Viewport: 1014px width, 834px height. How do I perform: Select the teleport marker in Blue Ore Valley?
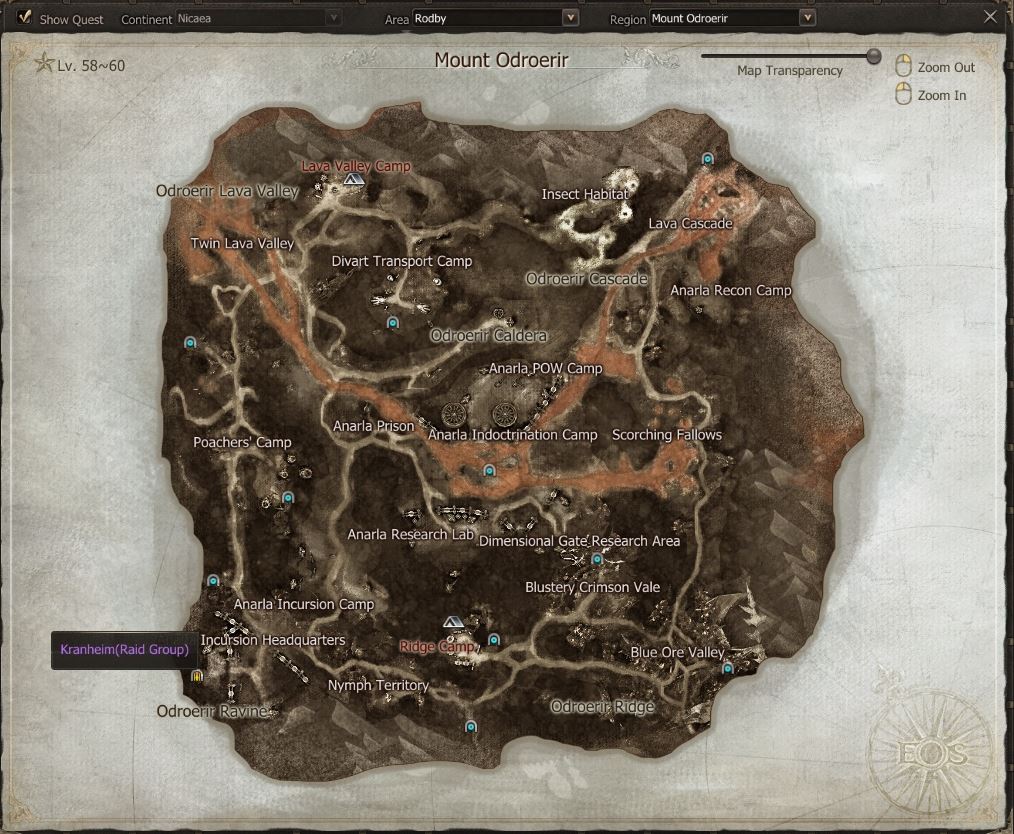[x=727, y=668]
